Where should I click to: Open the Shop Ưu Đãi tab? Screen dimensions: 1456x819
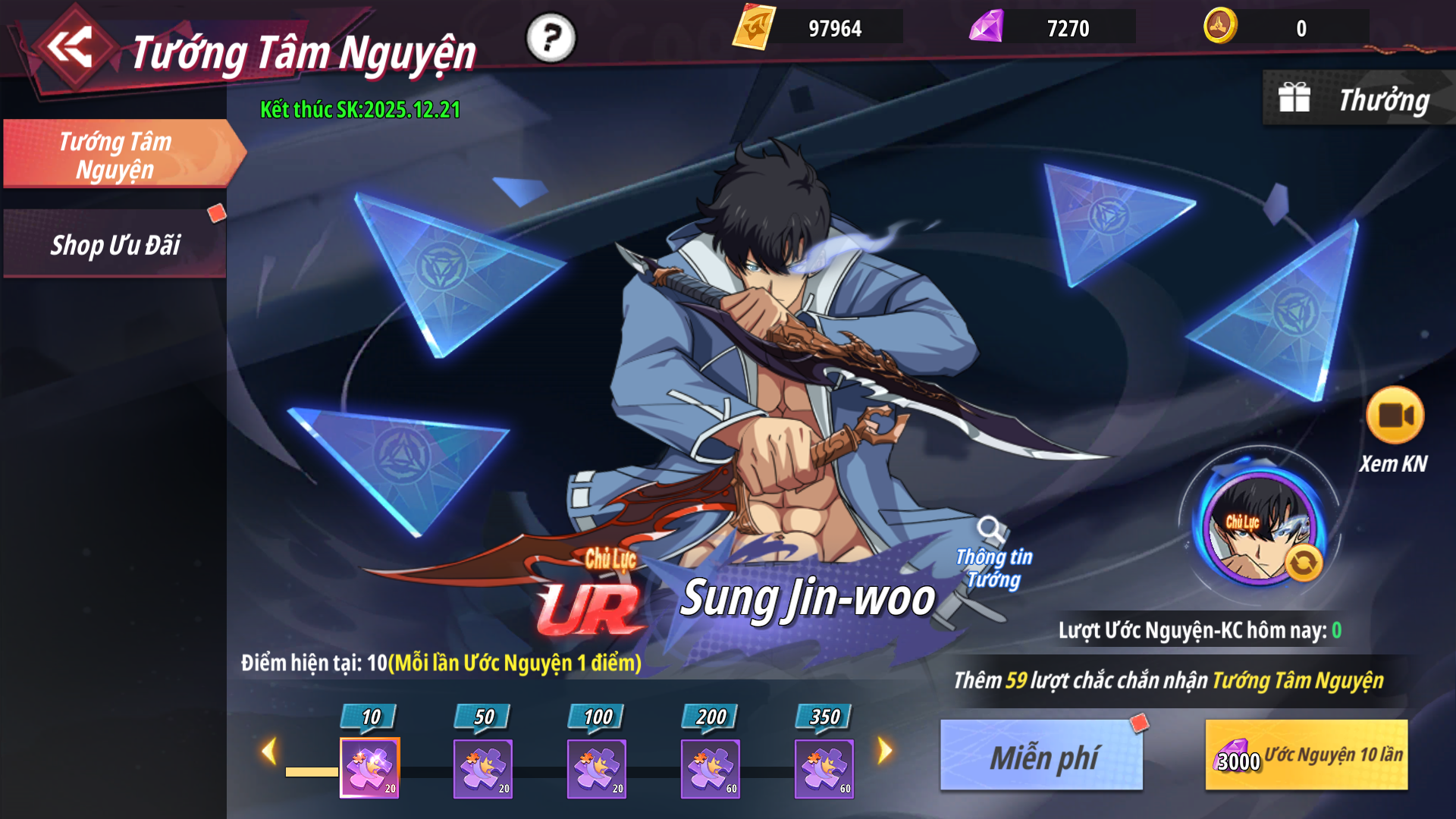[115, 245]
